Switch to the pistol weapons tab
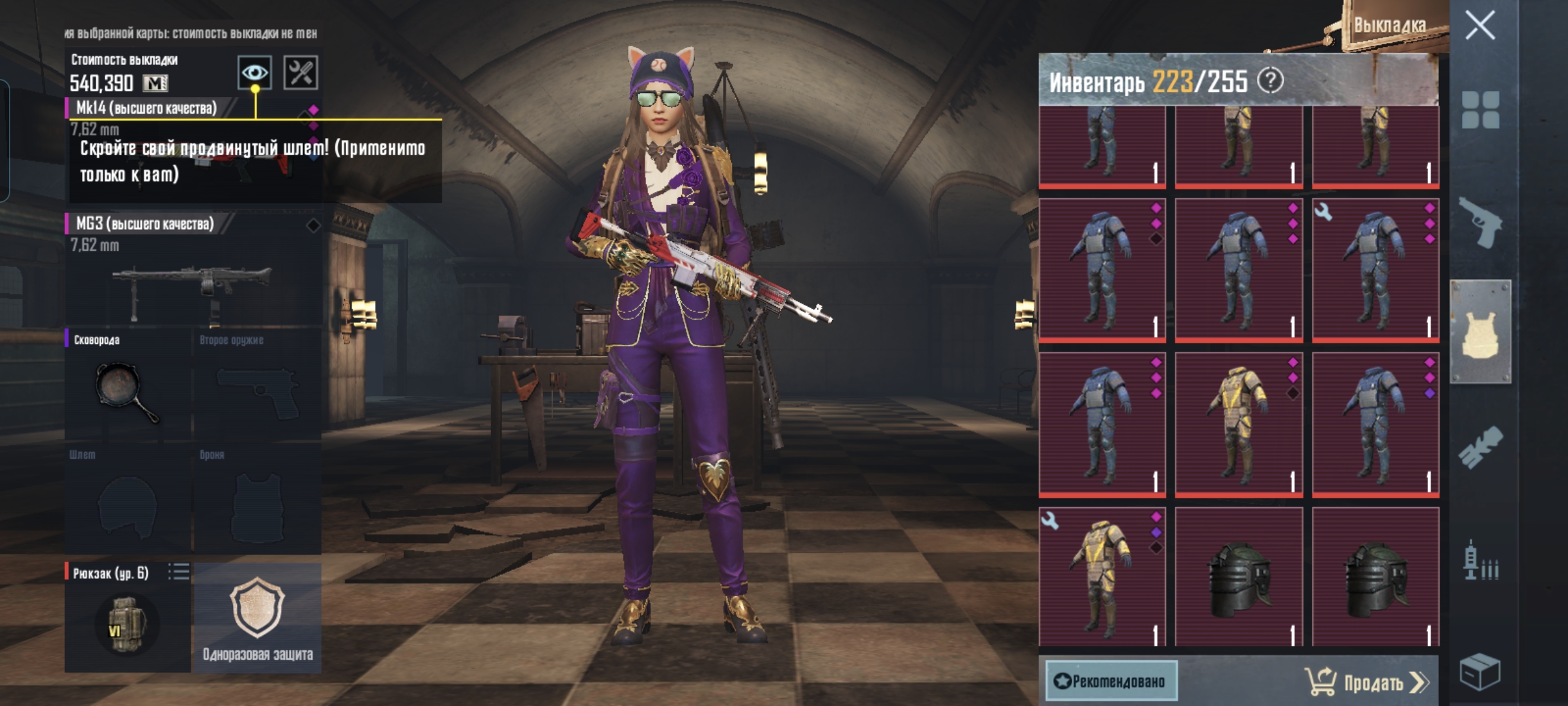Image resolution: width=1568 pixels, height=706 pixels. pyautogui.click(x=1480, y=223)
